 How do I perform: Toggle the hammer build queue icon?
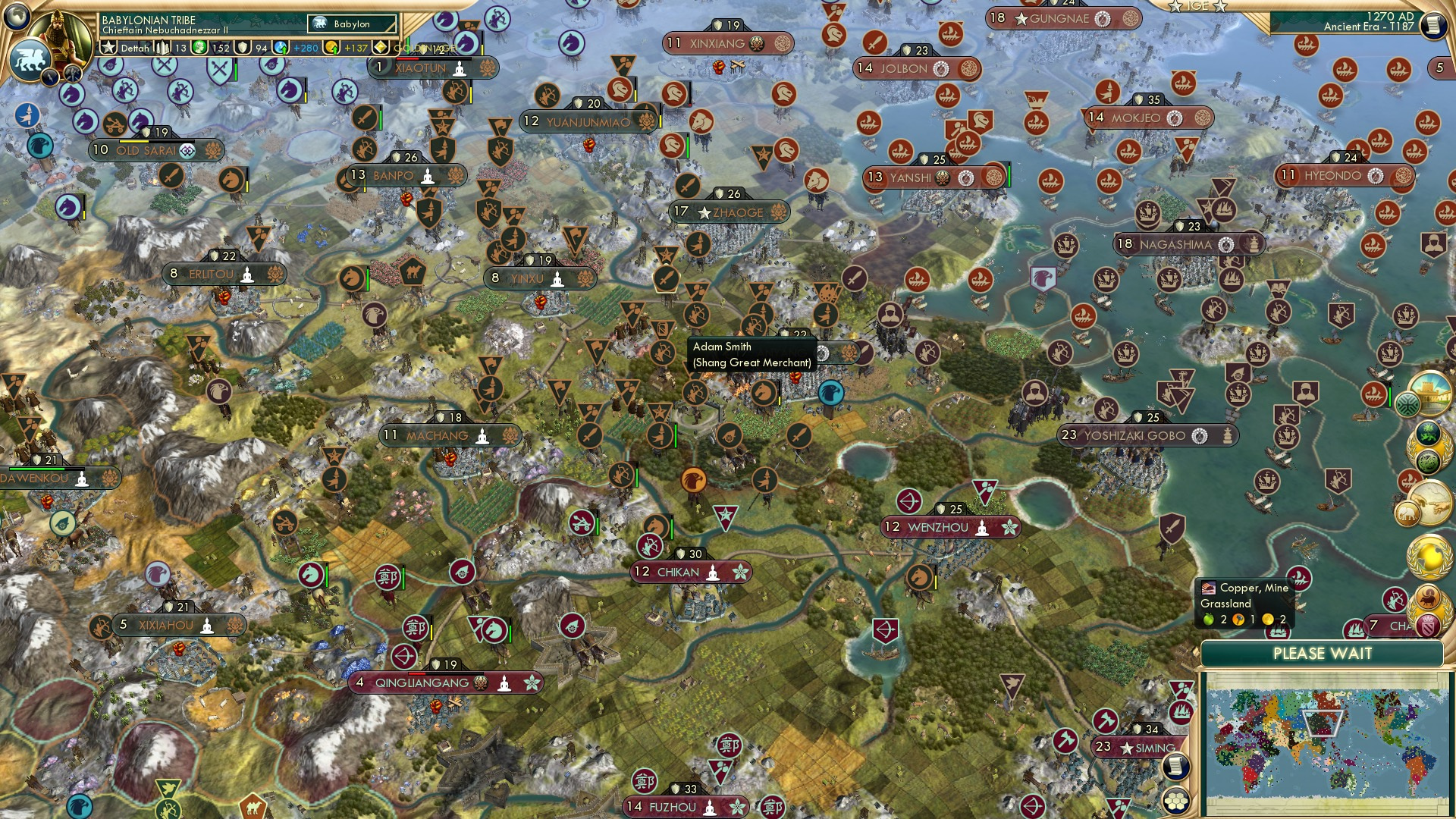(x=71, y=74)
